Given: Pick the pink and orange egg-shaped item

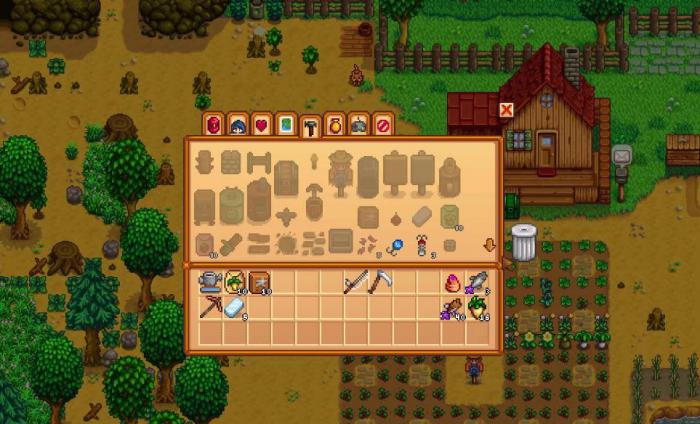Looking at the screenshot, I should click(452, 283).
